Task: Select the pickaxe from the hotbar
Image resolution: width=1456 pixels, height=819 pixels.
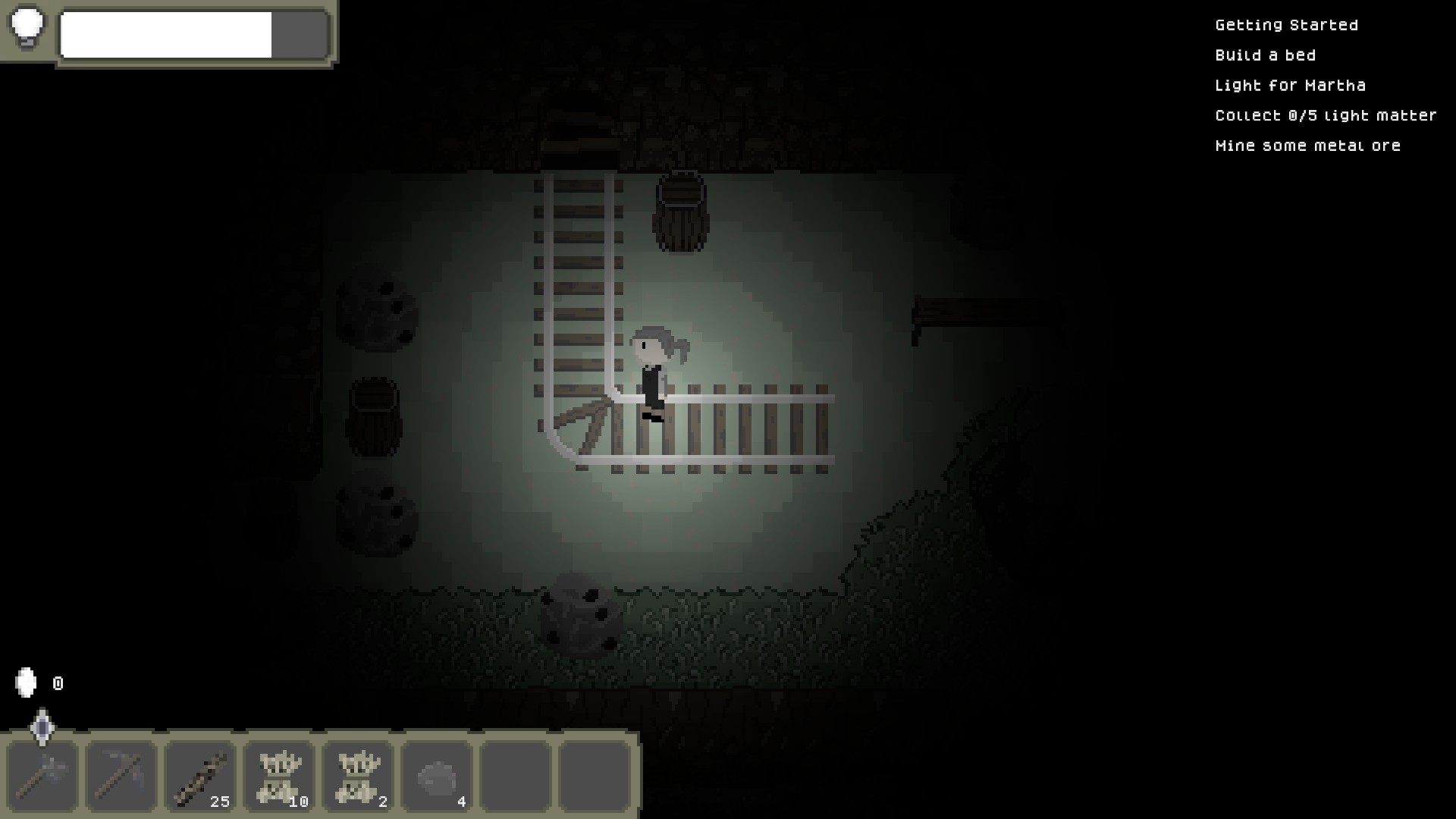Action: pyautogui.click(x=121, y=775)
